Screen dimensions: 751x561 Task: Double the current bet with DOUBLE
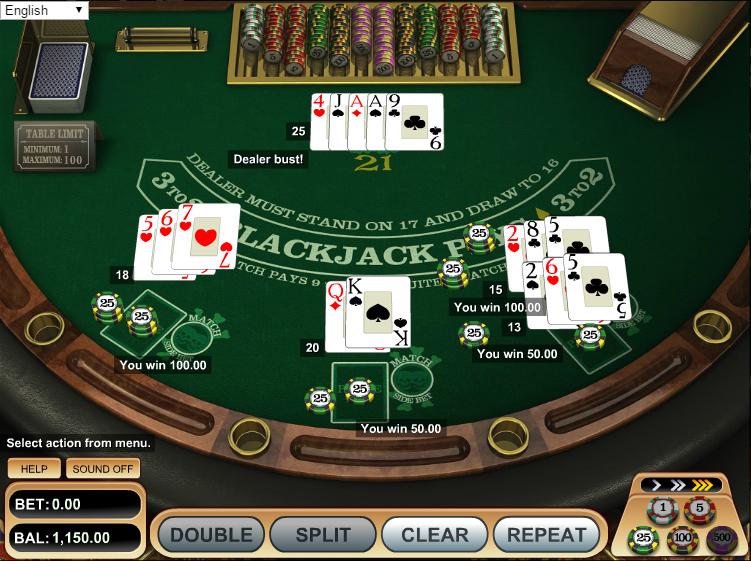pos(209,535)
